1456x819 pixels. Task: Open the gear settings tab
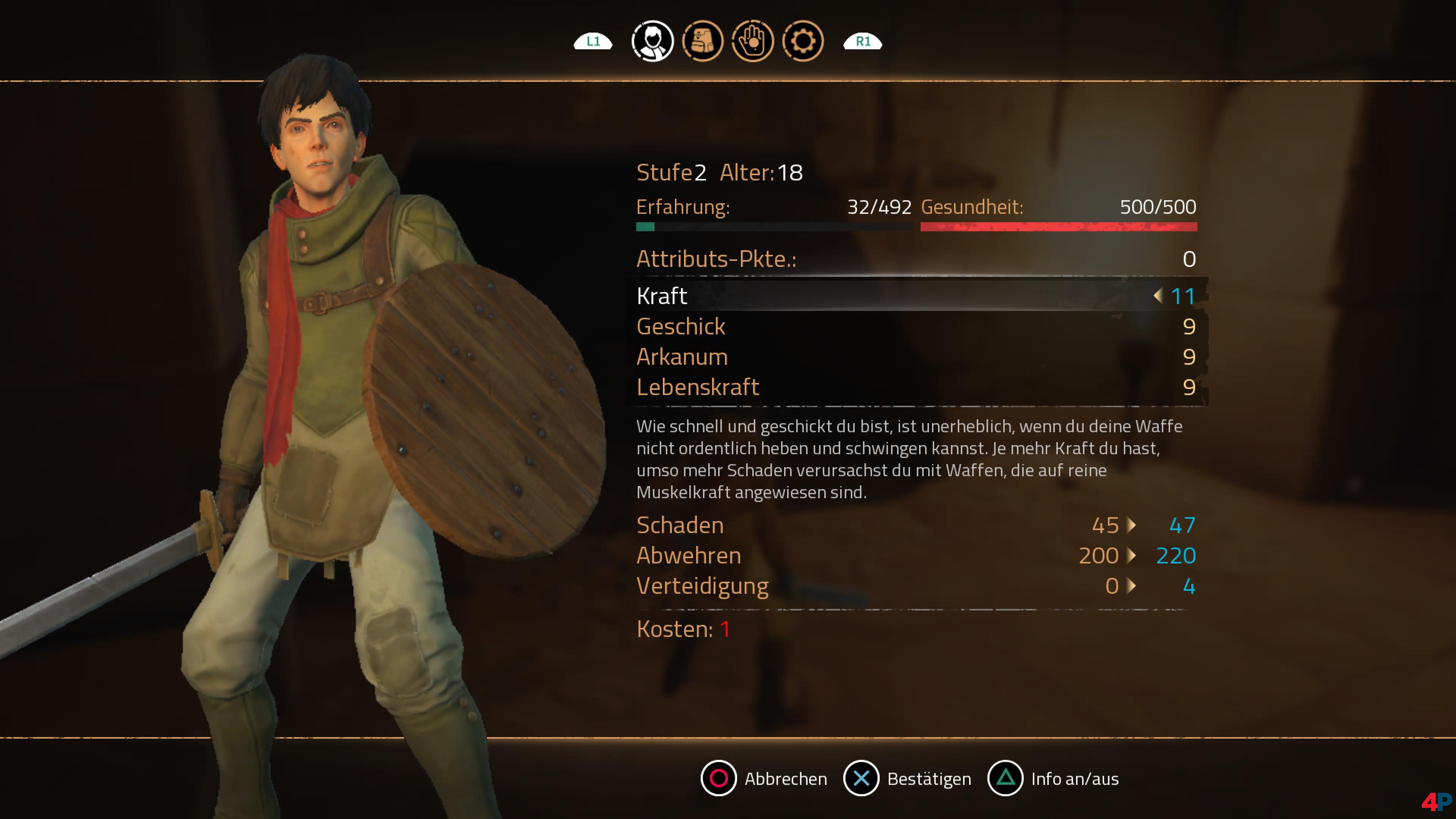click(803, 41)
